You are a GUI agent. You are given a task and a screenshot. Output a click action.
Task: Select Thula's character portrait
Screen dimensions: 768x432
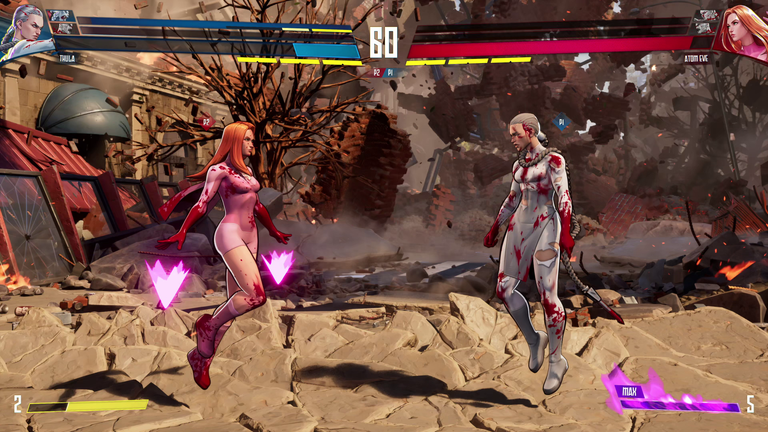coord(22,30)
